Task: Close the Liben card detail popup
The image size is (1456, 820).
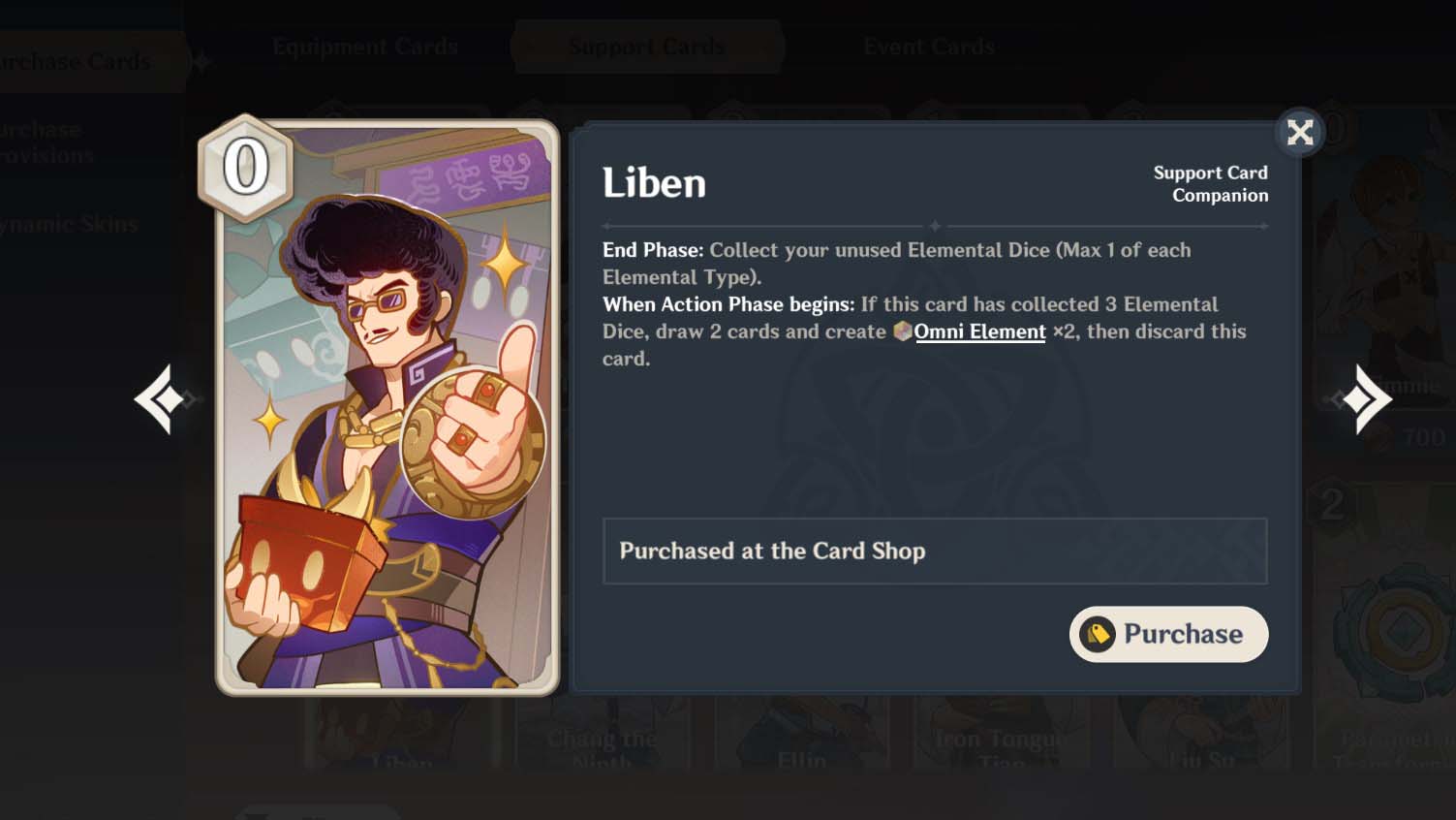Action: pos(1299,132)
